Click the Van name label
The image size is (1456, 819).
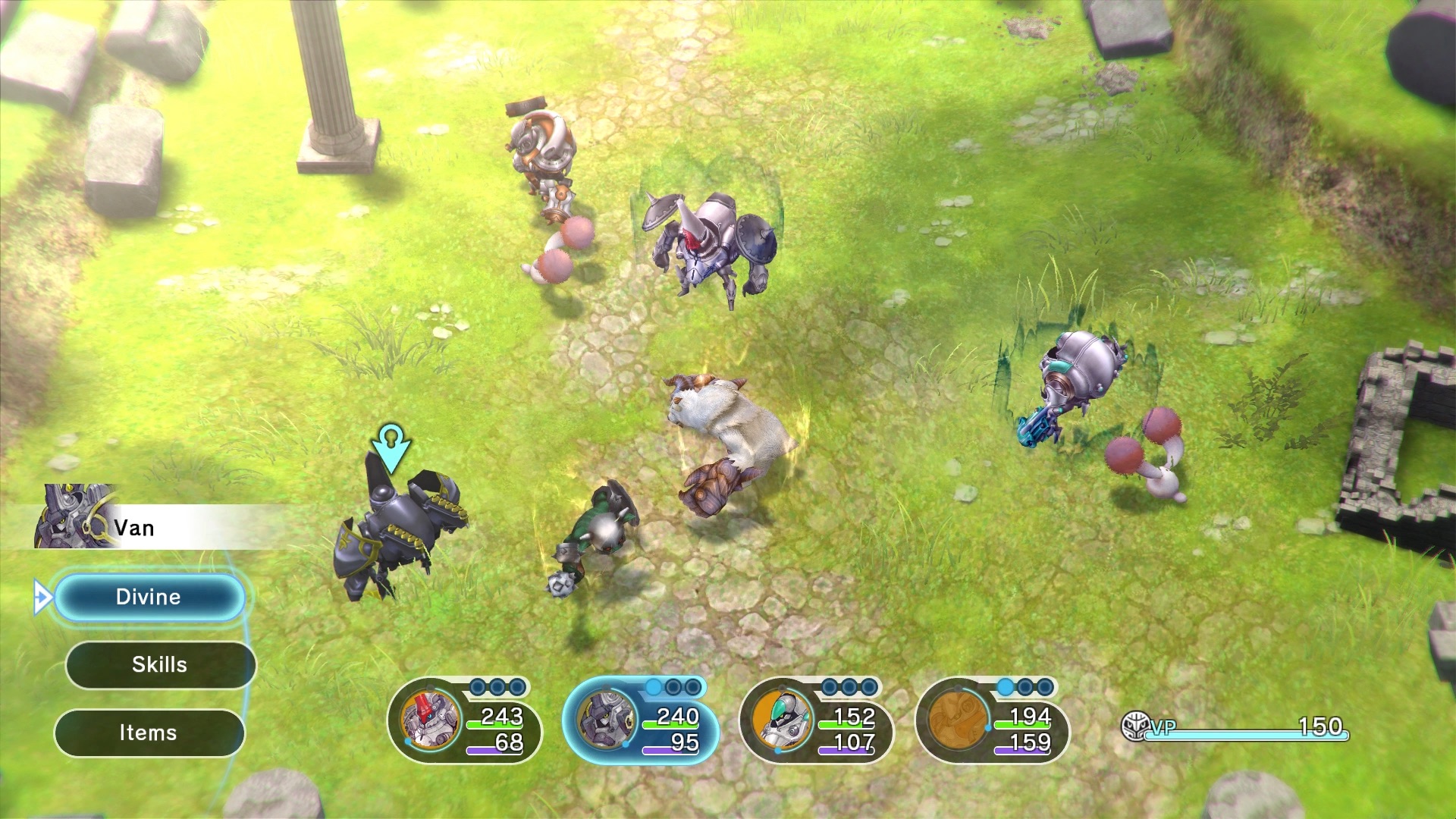[x=135, y=527]
